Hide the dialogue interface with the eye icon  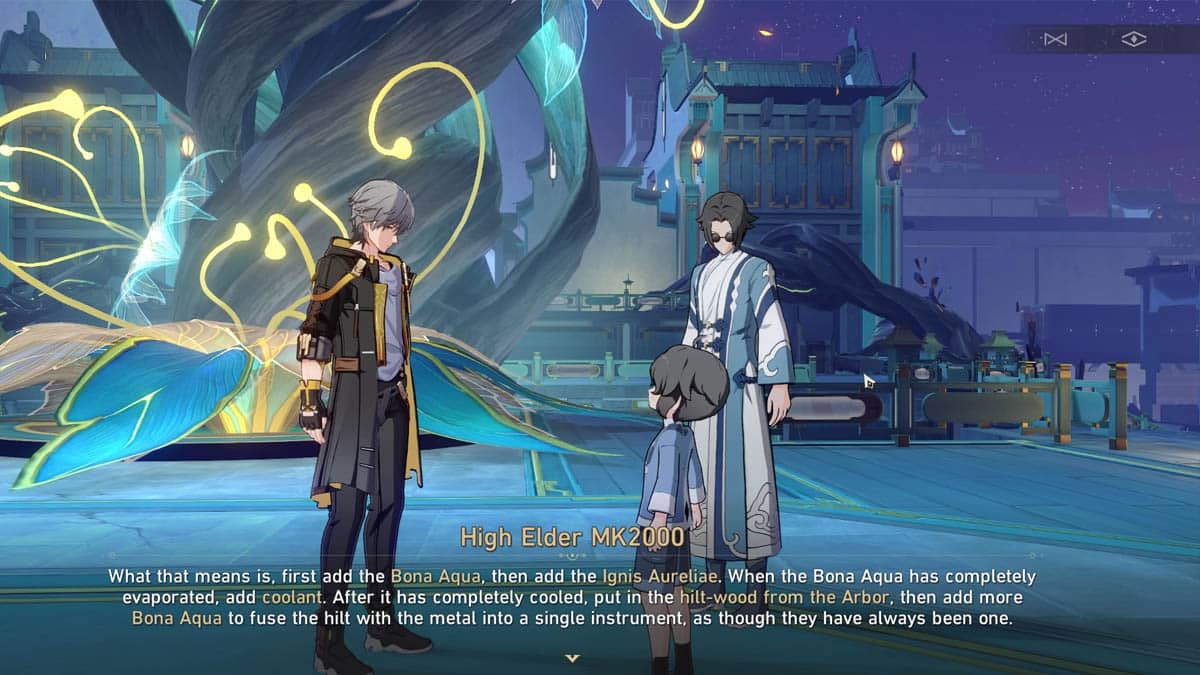click(1133, 39)
